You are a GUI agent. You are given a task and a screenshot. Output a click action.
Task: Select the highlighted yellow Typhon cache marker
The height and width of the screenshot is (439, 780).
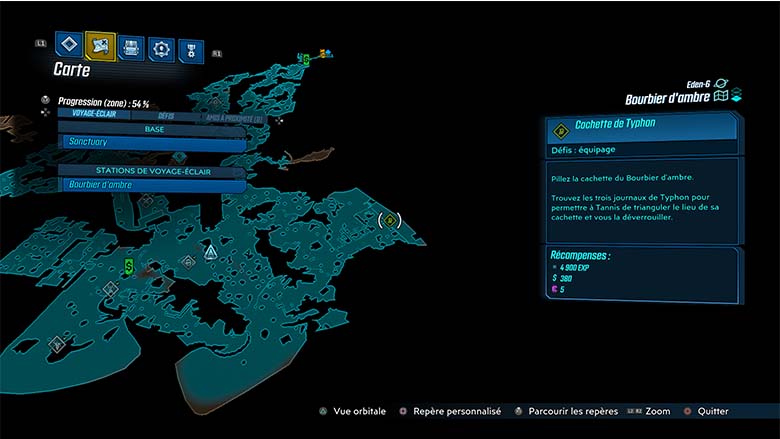point(389,220)
